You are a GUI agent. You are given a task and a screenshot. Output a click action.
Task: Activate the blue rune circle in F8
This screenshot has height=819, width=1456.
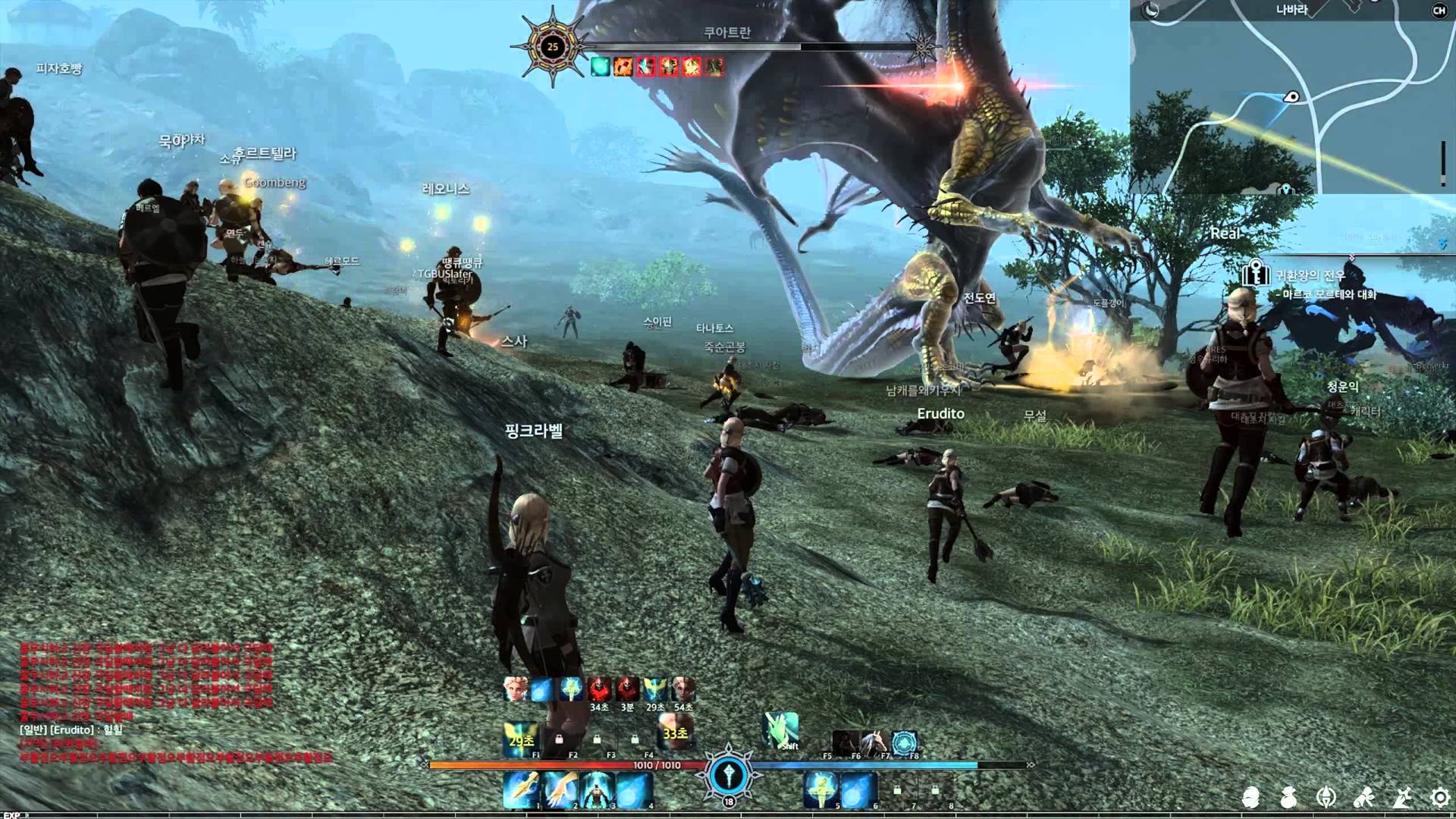click(904, 742)
